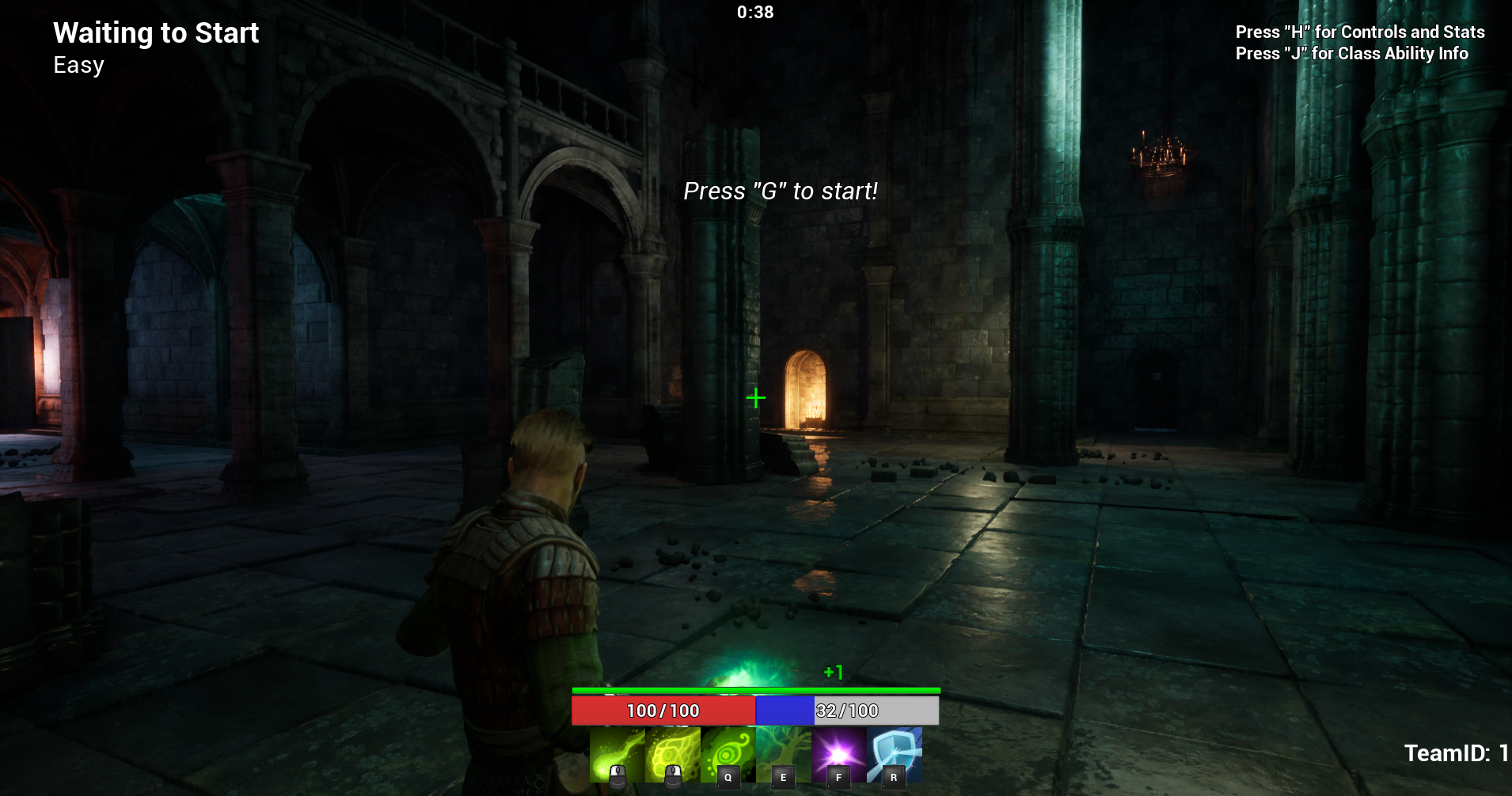
Task: Use the yellow-green honeycomb blast ability
Action: pos(672,754)
